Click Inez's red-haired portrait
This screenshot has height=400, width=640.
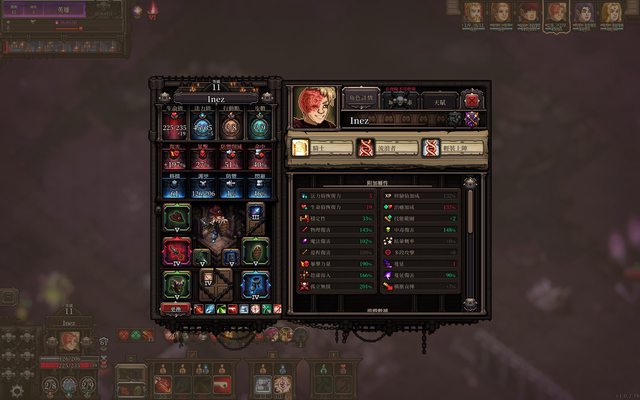click(x=315, y=108)
